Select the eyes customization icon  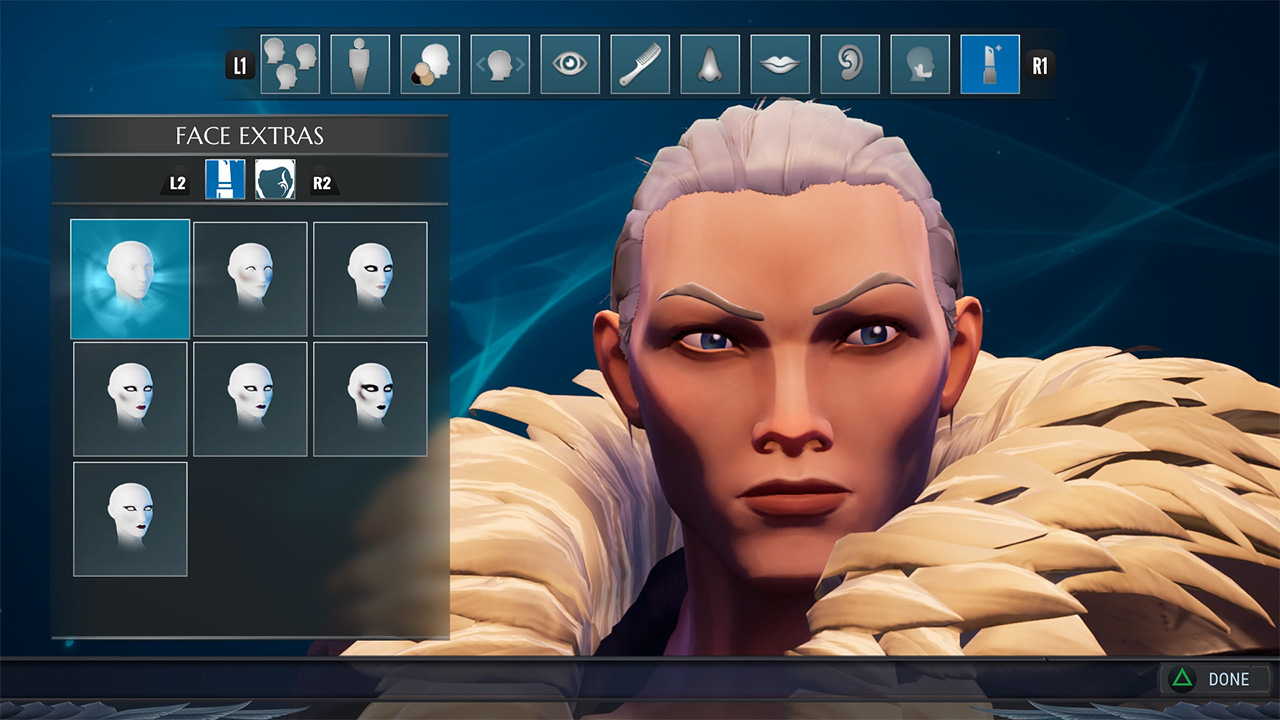[570, 63]
